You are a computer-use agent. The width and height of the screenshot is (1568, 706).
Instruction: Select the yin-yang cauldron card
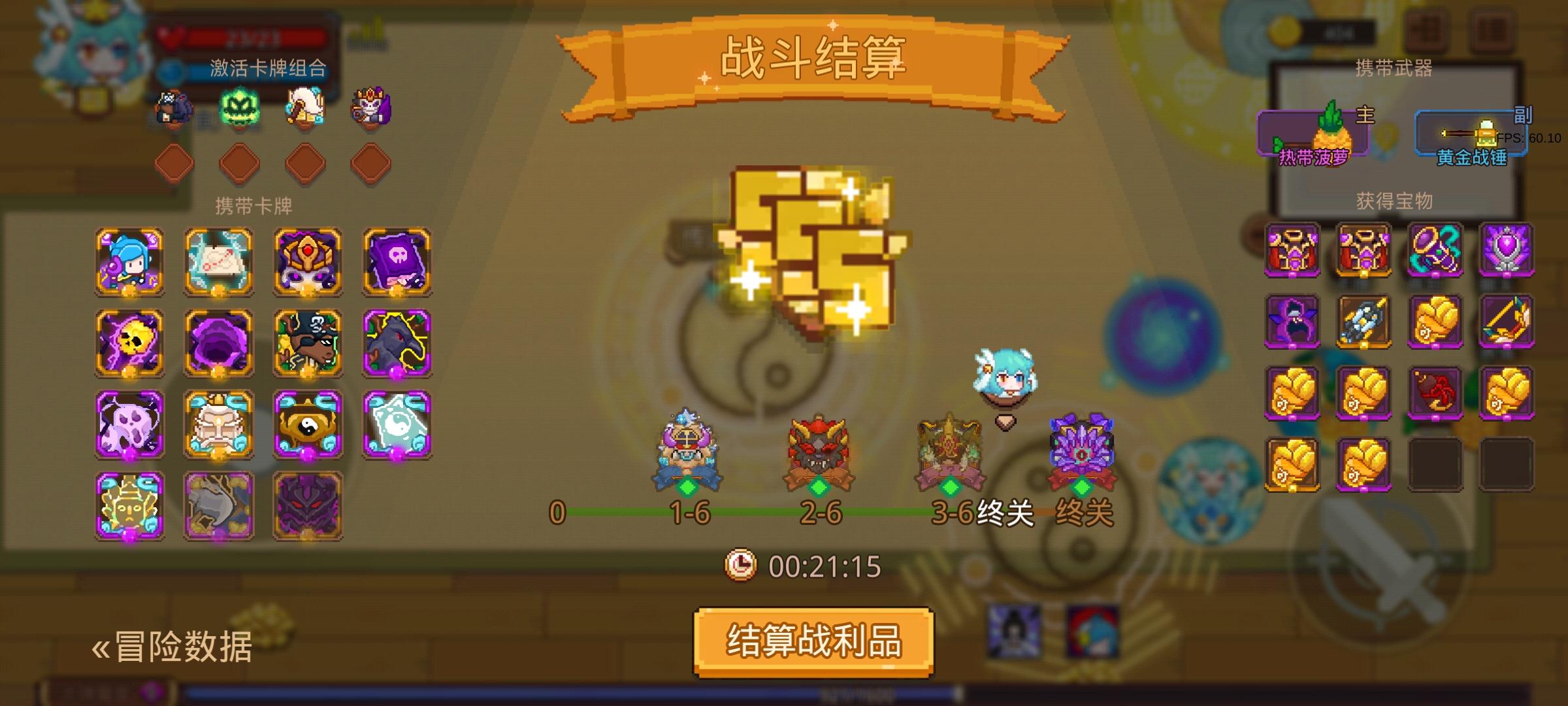coord(306,424)
